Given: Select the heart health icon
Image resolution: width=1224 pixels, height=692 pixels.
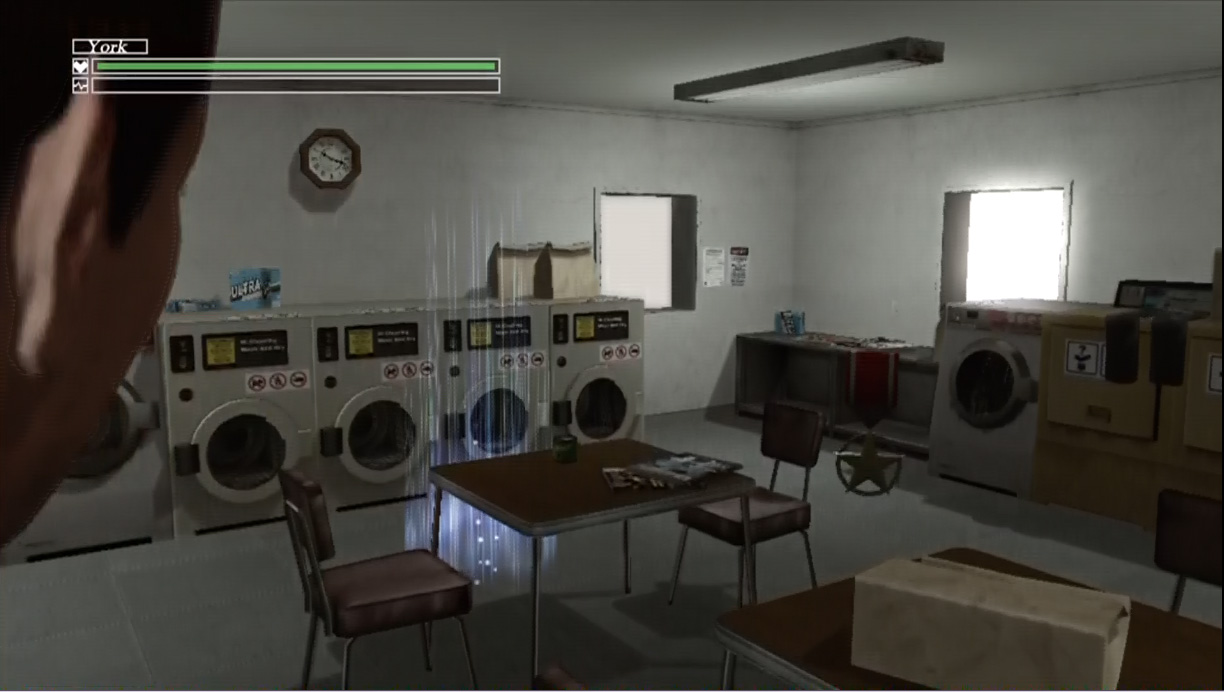Looking at the screenshot, I should tap(81, 67).
